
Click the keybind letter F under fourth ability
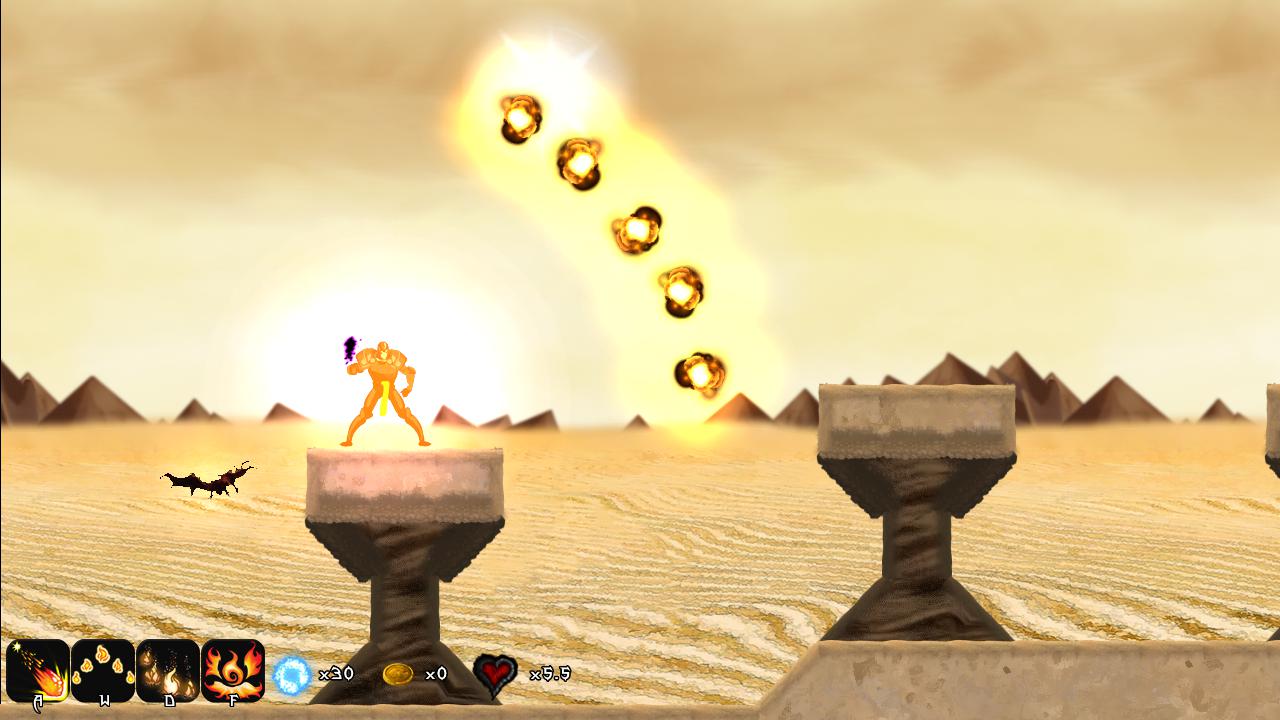tap(235, 701)
